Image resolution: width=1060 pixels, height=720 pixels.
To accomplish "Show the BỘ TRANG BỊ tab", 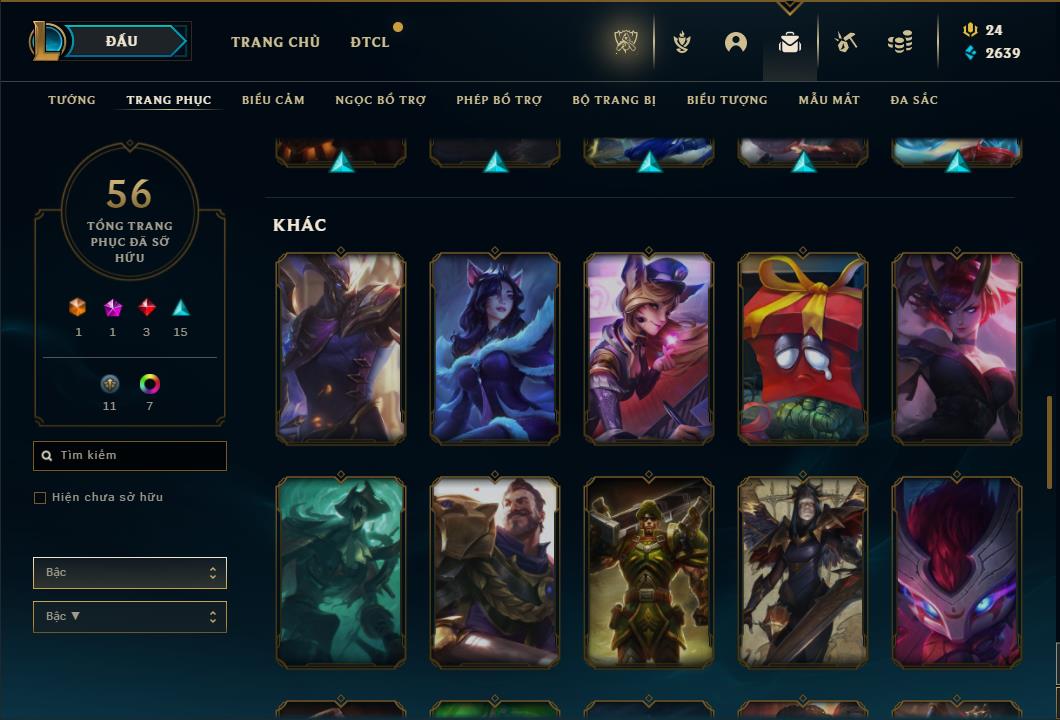I will tap(614, 100).
